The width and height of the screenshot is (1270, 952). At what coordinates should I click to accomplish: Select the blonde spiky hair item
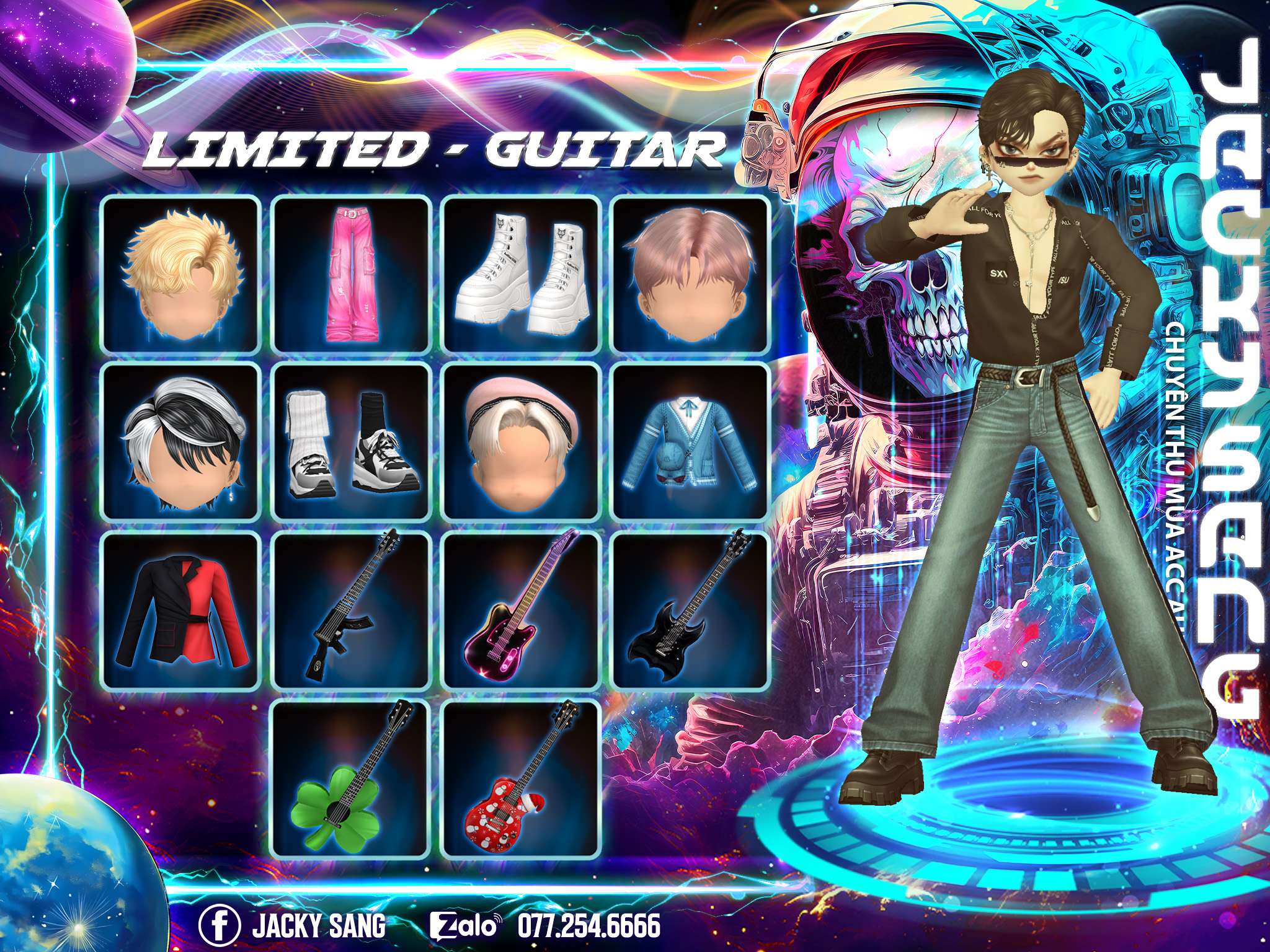180,274
